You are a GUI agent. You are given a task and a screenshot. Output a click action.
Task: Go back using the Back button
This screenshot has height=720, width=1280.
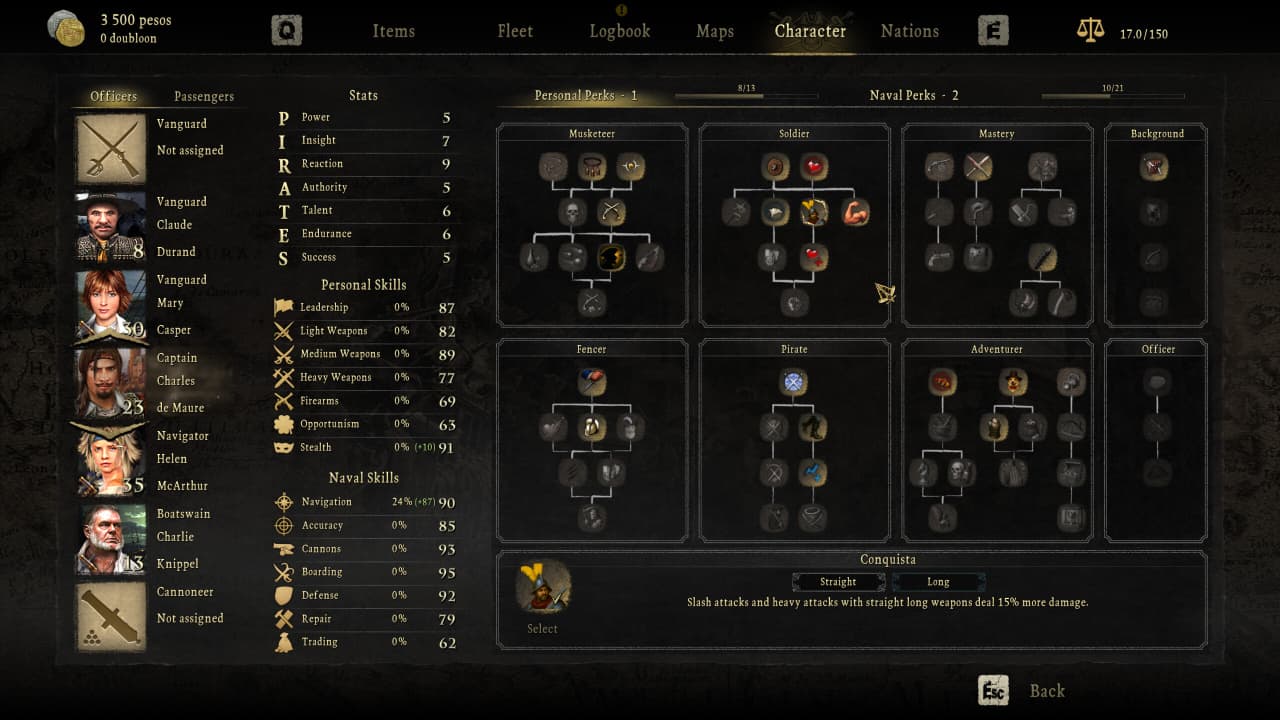click(x=1046, y=691)
